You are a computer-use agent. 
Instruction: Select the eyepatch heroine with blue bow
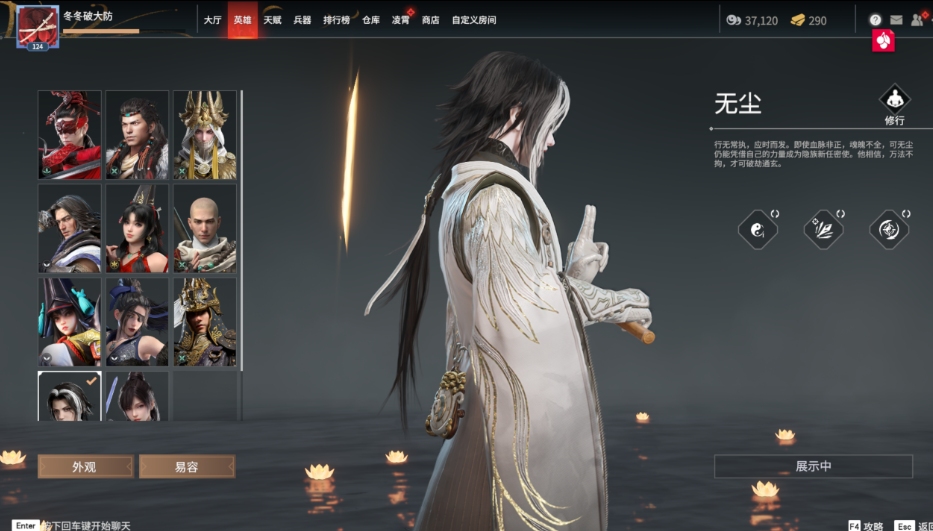70,321
